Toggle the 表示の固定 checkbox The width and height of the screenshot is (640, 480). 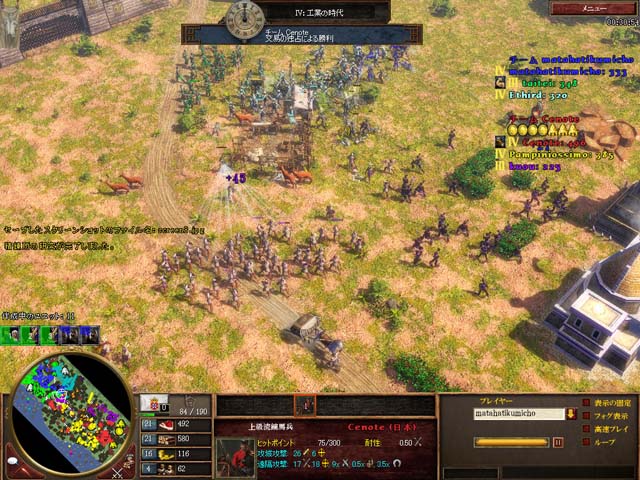586,403
